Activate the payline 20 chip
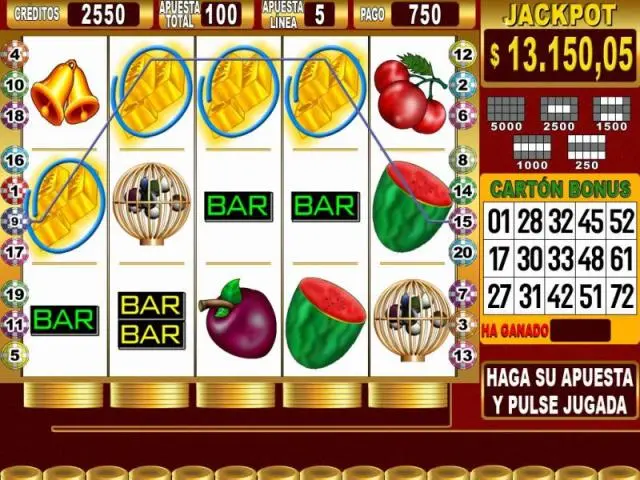 (x=463, y=252)
